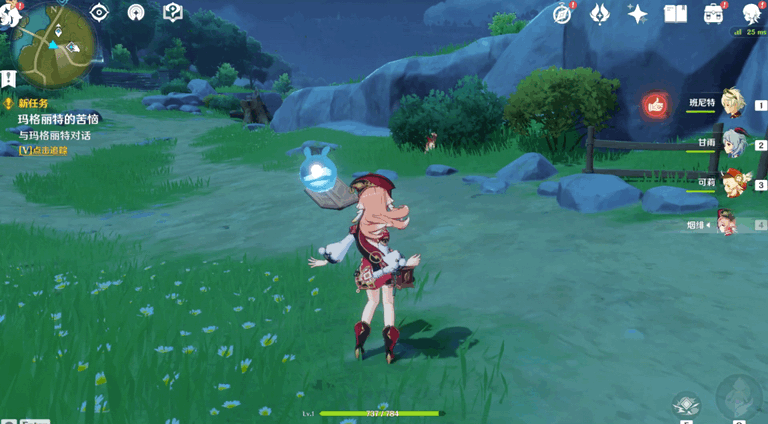Open the arch-shaped icon in top bar
The height and width of the screenshot is (424, 768).
pyautogui.click(x=136, y=12)
